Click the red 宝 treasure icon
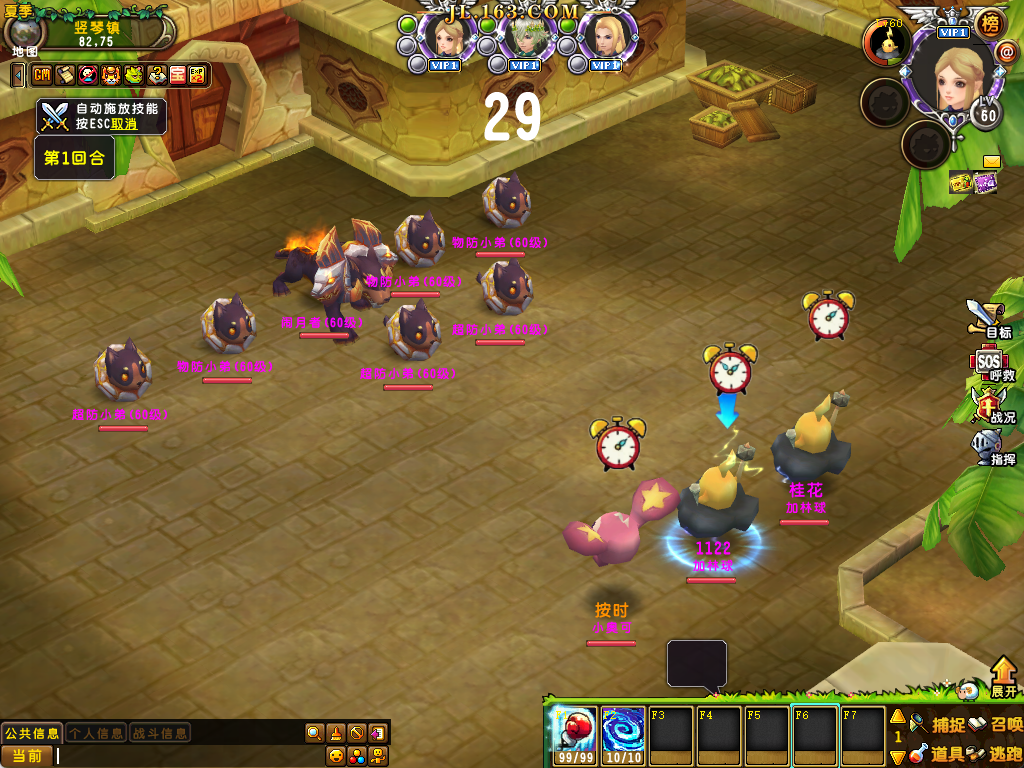1024x768 pixels. [x=177, y=75]
